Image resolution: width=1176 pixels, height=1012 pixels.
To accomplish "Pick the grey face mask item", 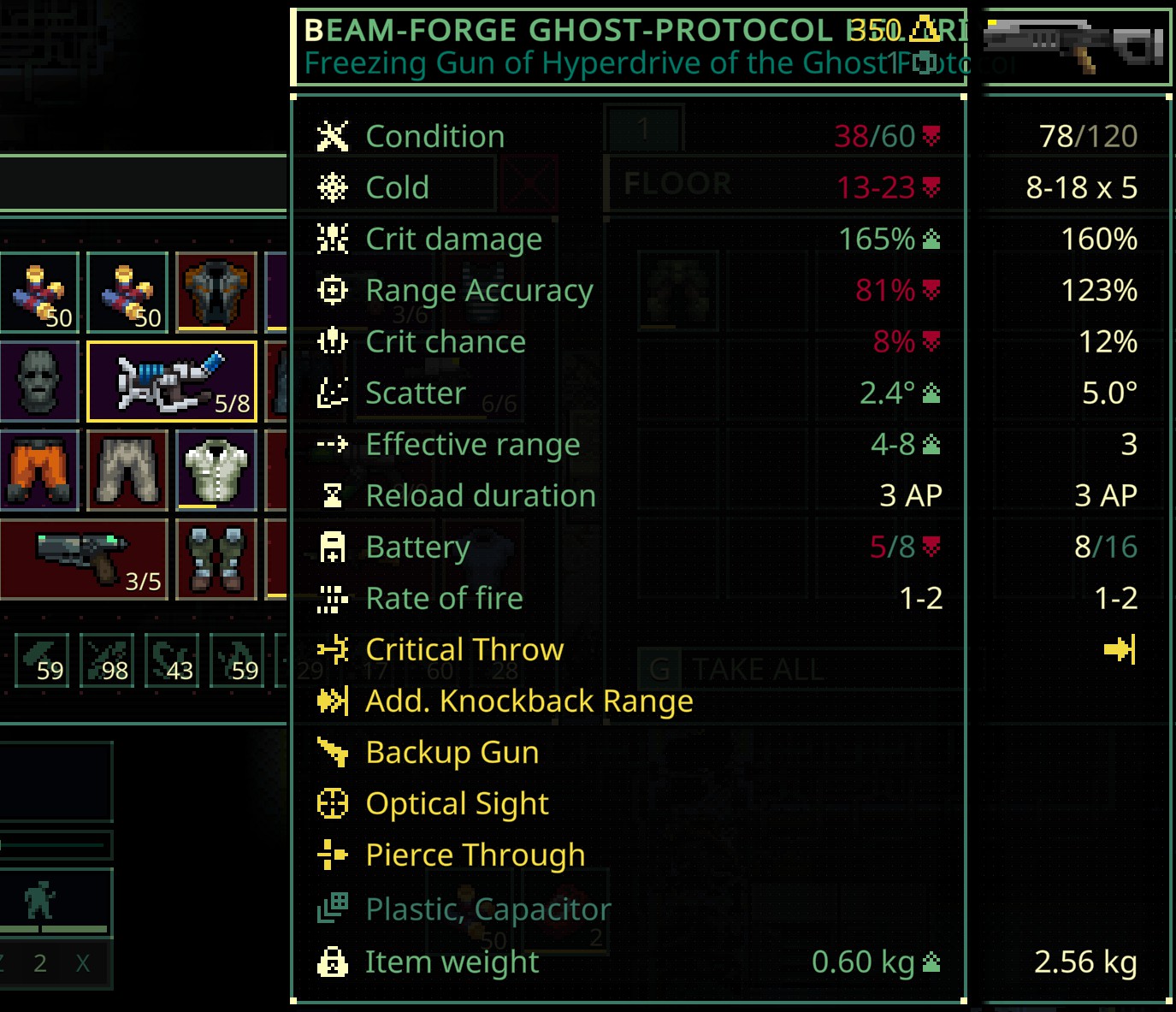I will [38, 382].
